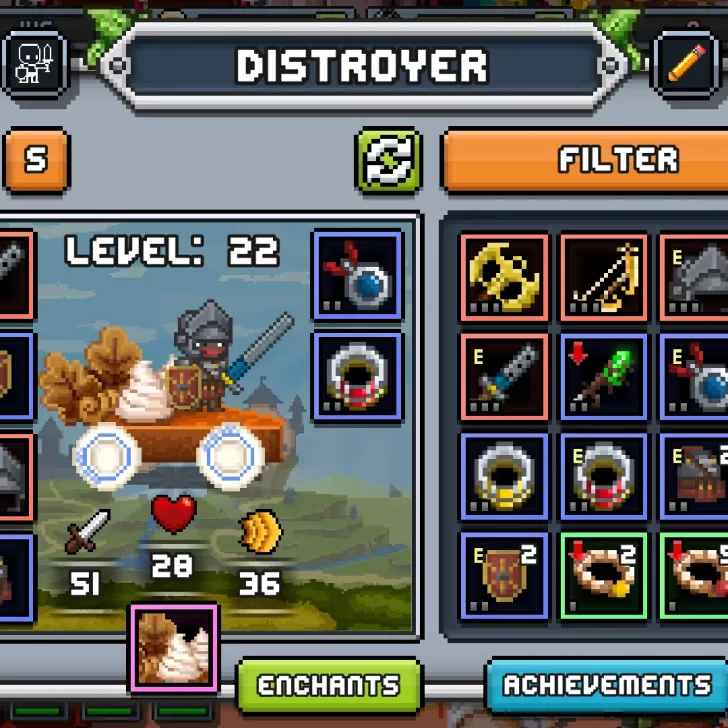Pick the equipped sword in inventory
This screenshot has width=728, height=728.
(x=504, y=377)
